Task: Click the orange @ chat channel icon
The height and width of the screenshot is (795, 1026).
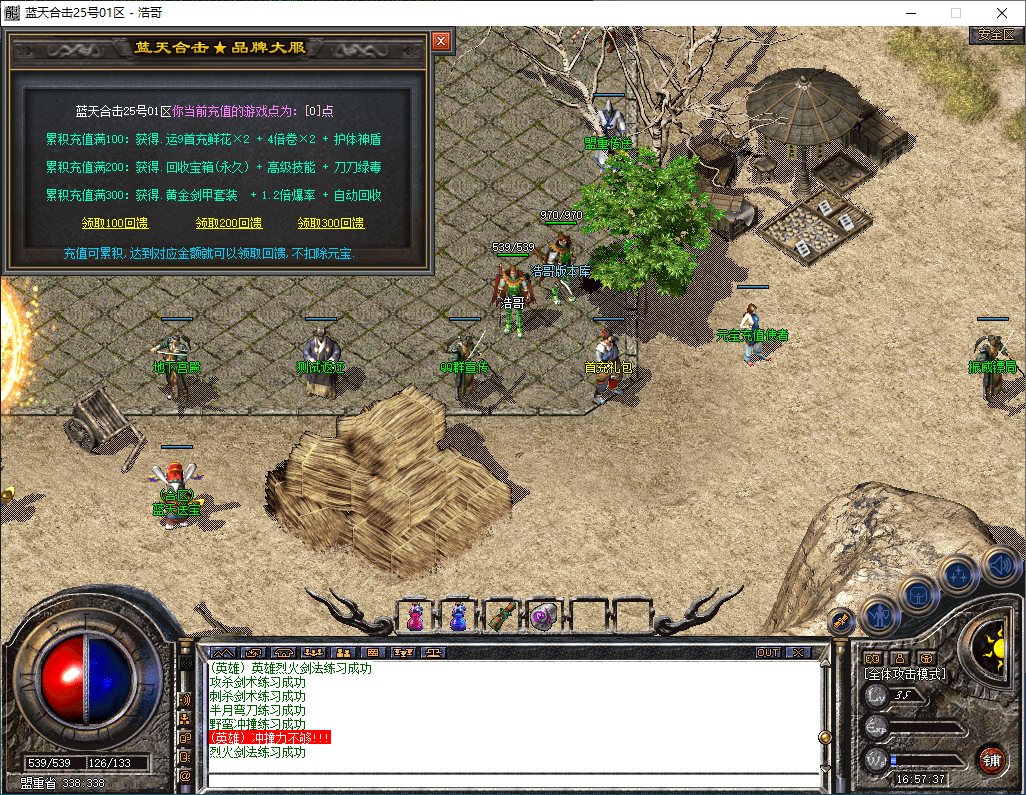Action: [x=185, y=775]
